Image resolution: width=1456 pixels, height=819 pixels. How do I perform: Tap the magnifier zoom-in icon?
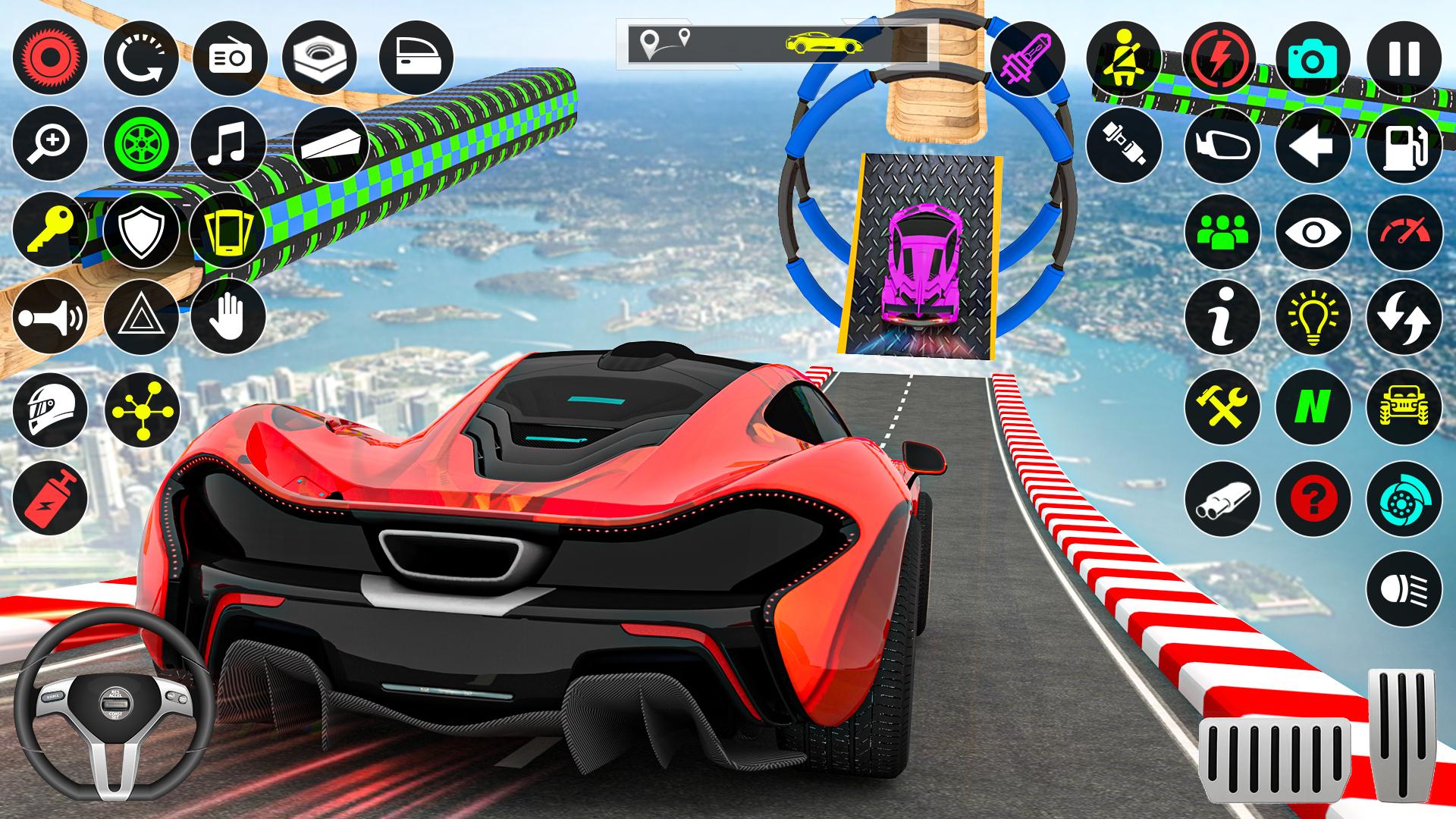(x=50, y=144)
